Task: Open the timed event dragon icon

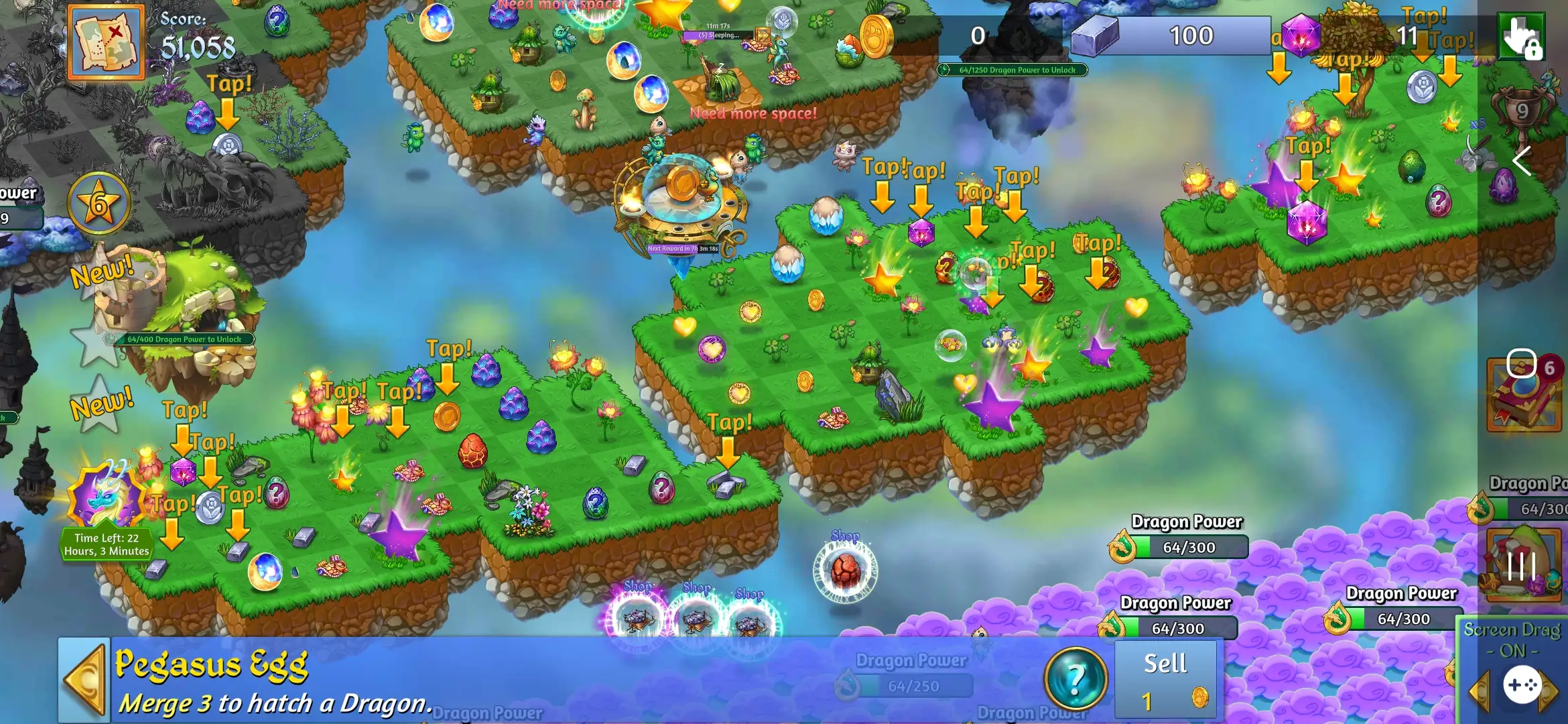Action: [x=106, y=496]
